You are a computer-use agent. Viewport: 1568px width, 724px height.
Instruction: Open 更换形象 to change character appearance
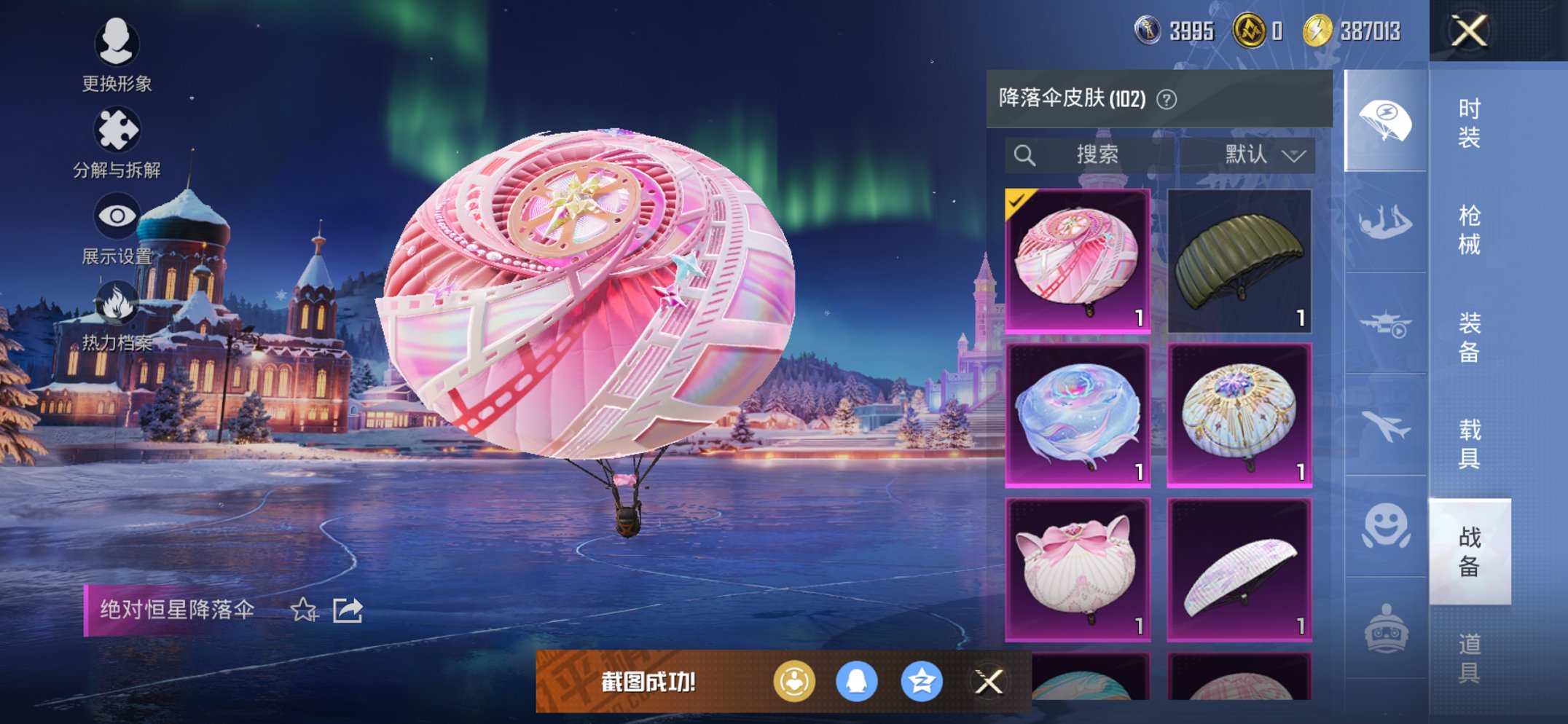[117, 45]
